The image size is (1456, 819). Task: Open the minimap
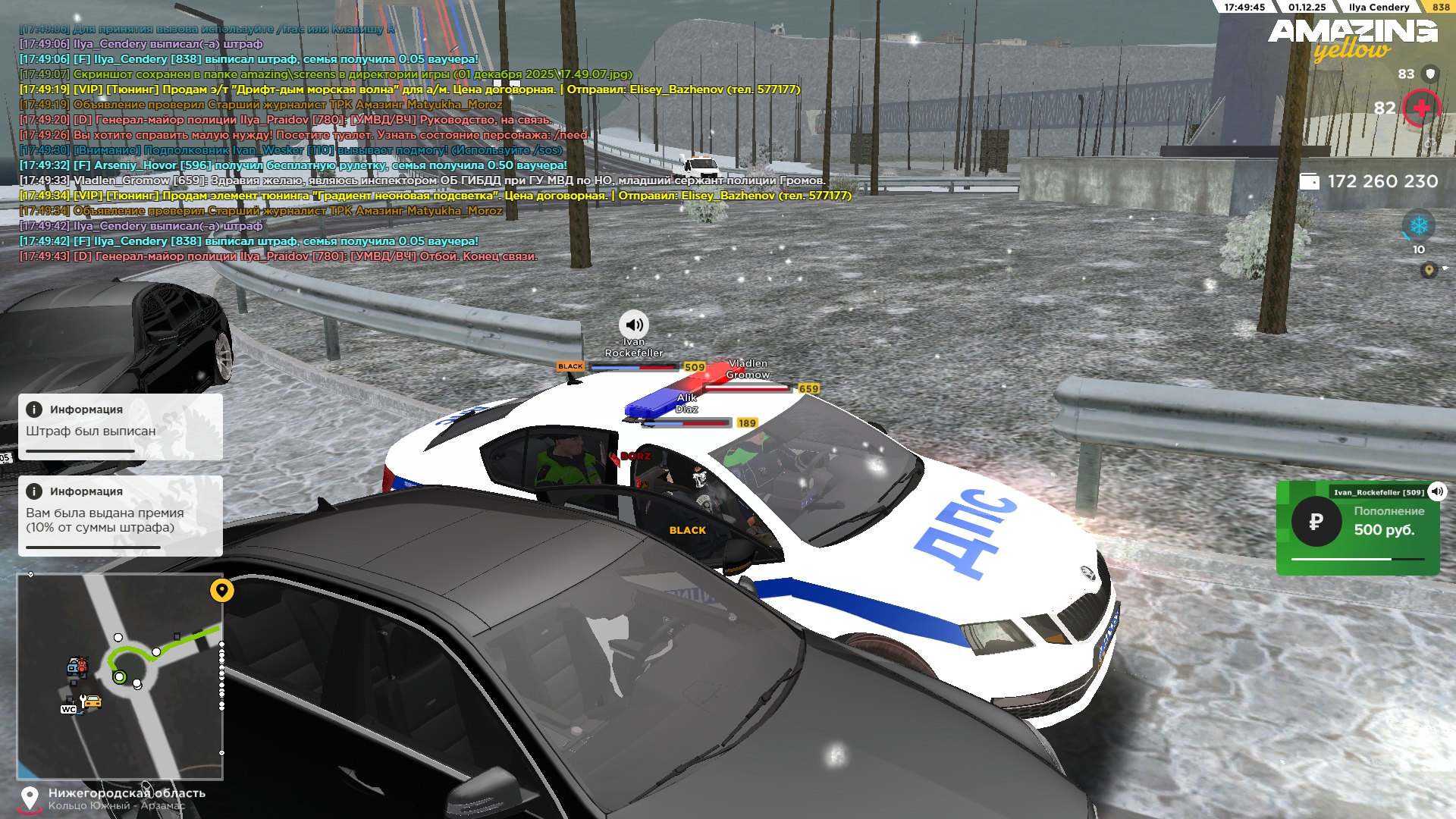click(x=120, y=676)
